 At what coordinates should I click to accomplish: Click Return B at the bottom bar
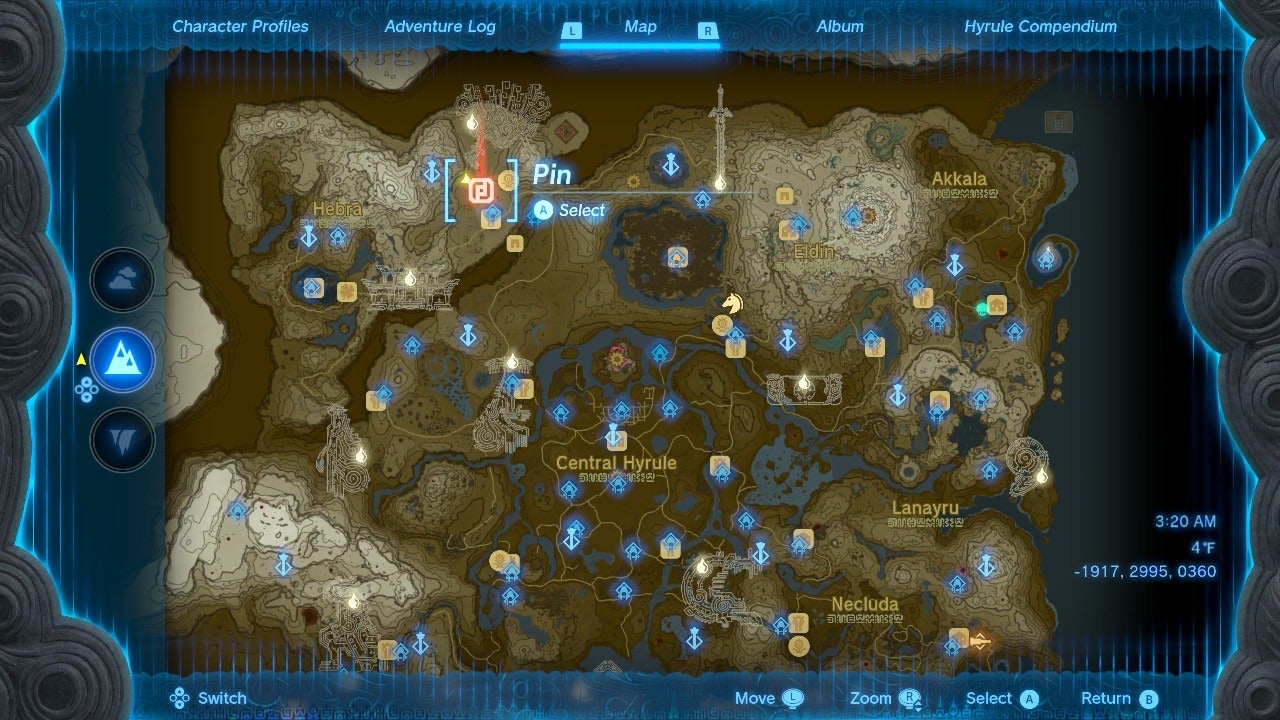pos(1117,697)
